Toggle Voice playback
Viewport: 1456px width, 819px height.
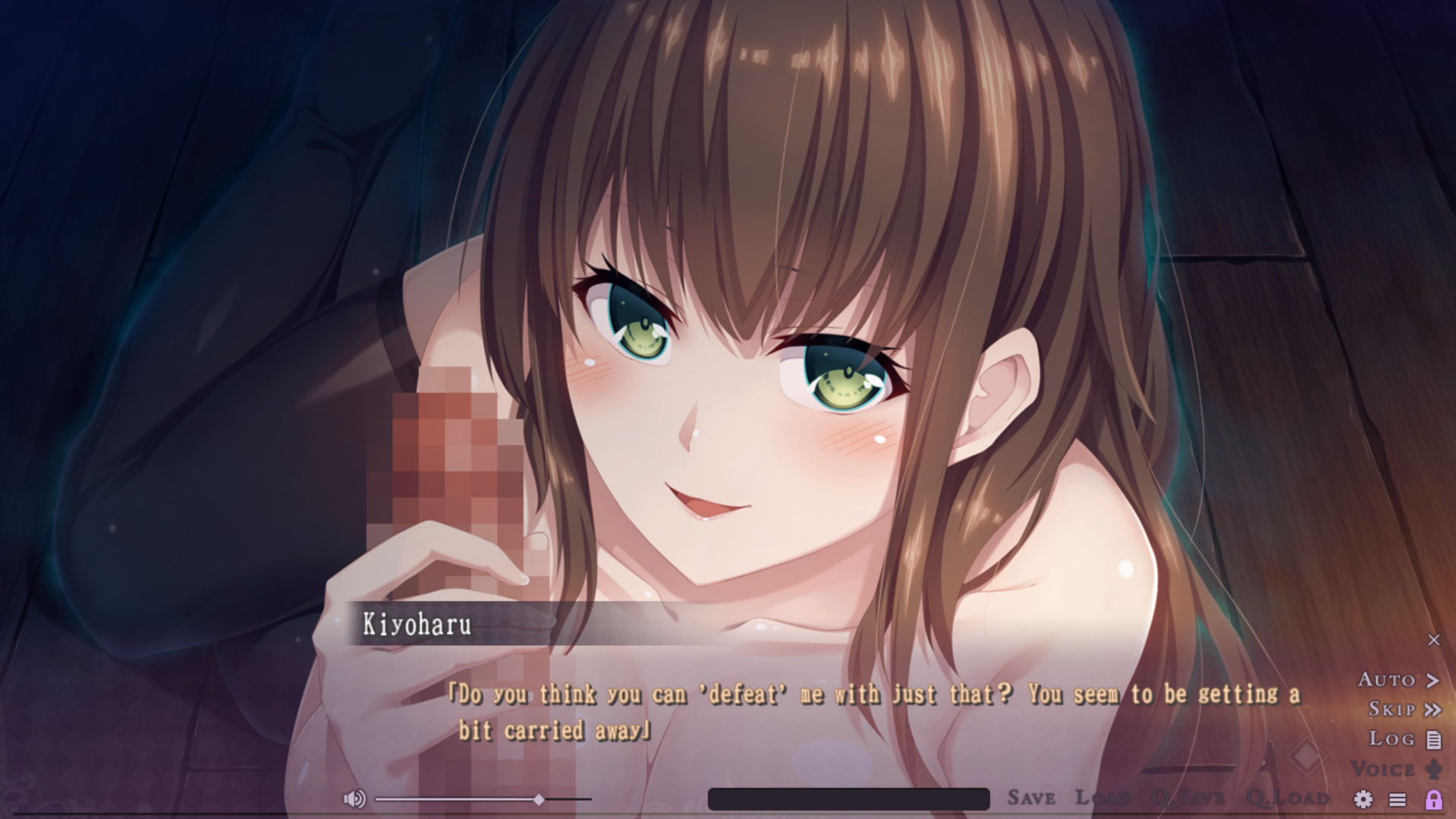[x=1395, y=768]
